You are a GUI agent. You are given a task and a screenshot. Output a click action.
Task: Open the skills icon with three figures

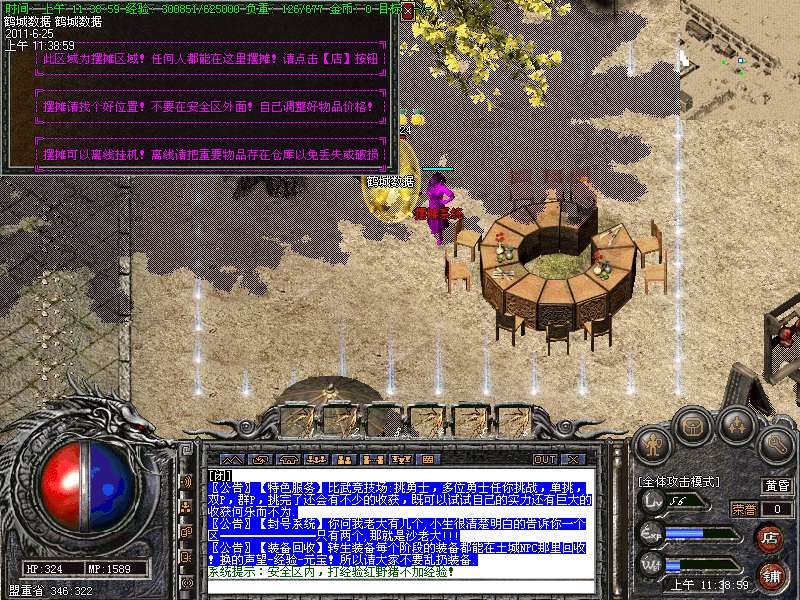tap(737, 425)
